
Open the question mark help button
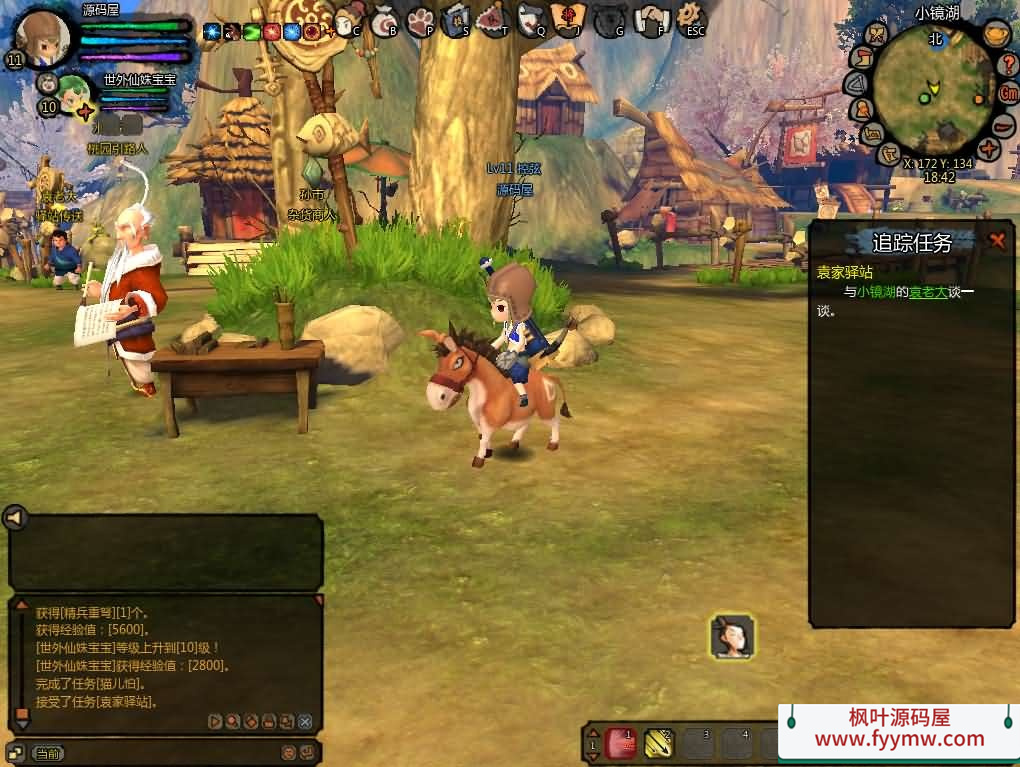pos(1009,64)
